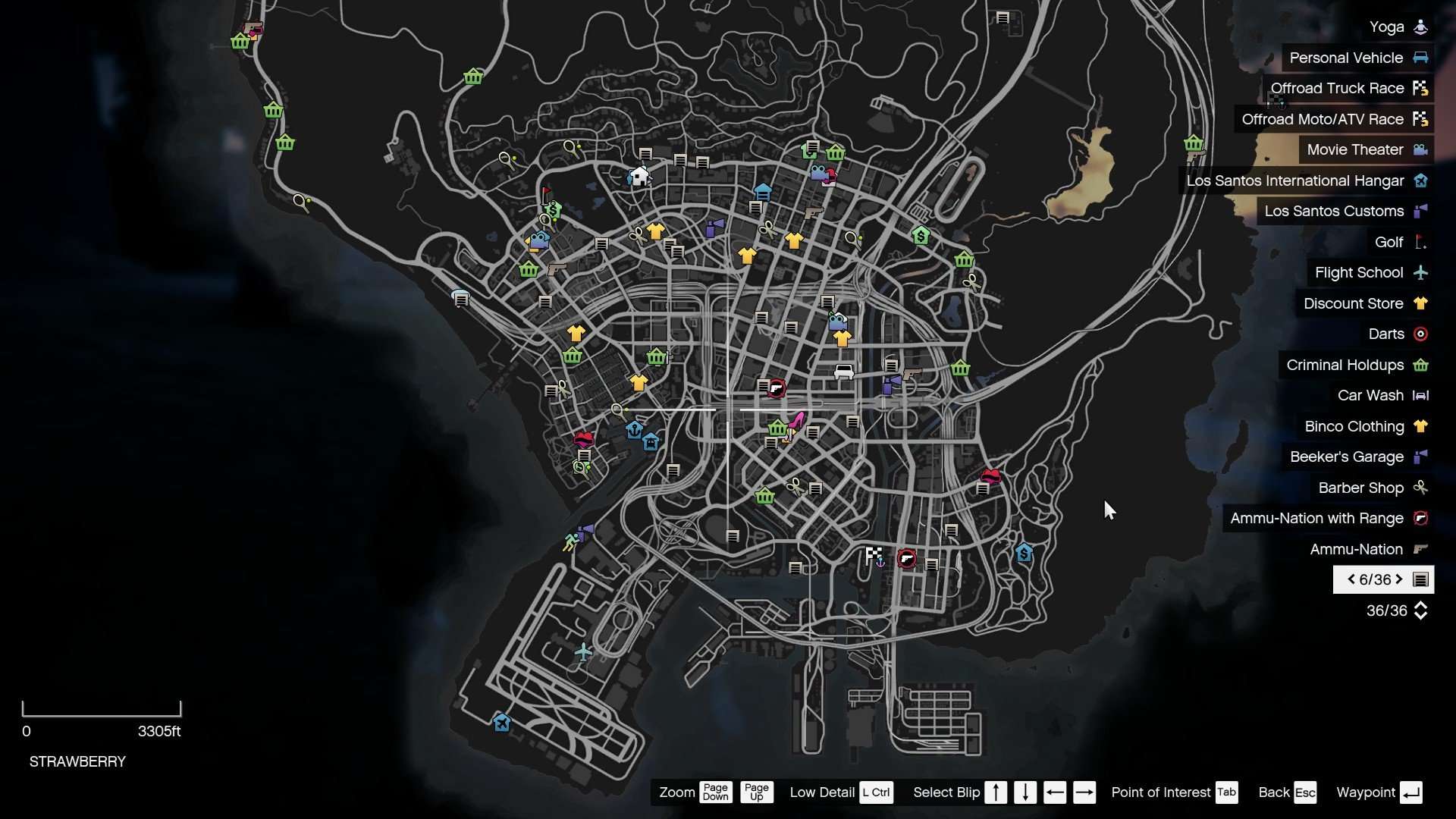Click the Barber Shop scissors icon
This screenshot has height=819, width=1456.
pos(1421,488)
